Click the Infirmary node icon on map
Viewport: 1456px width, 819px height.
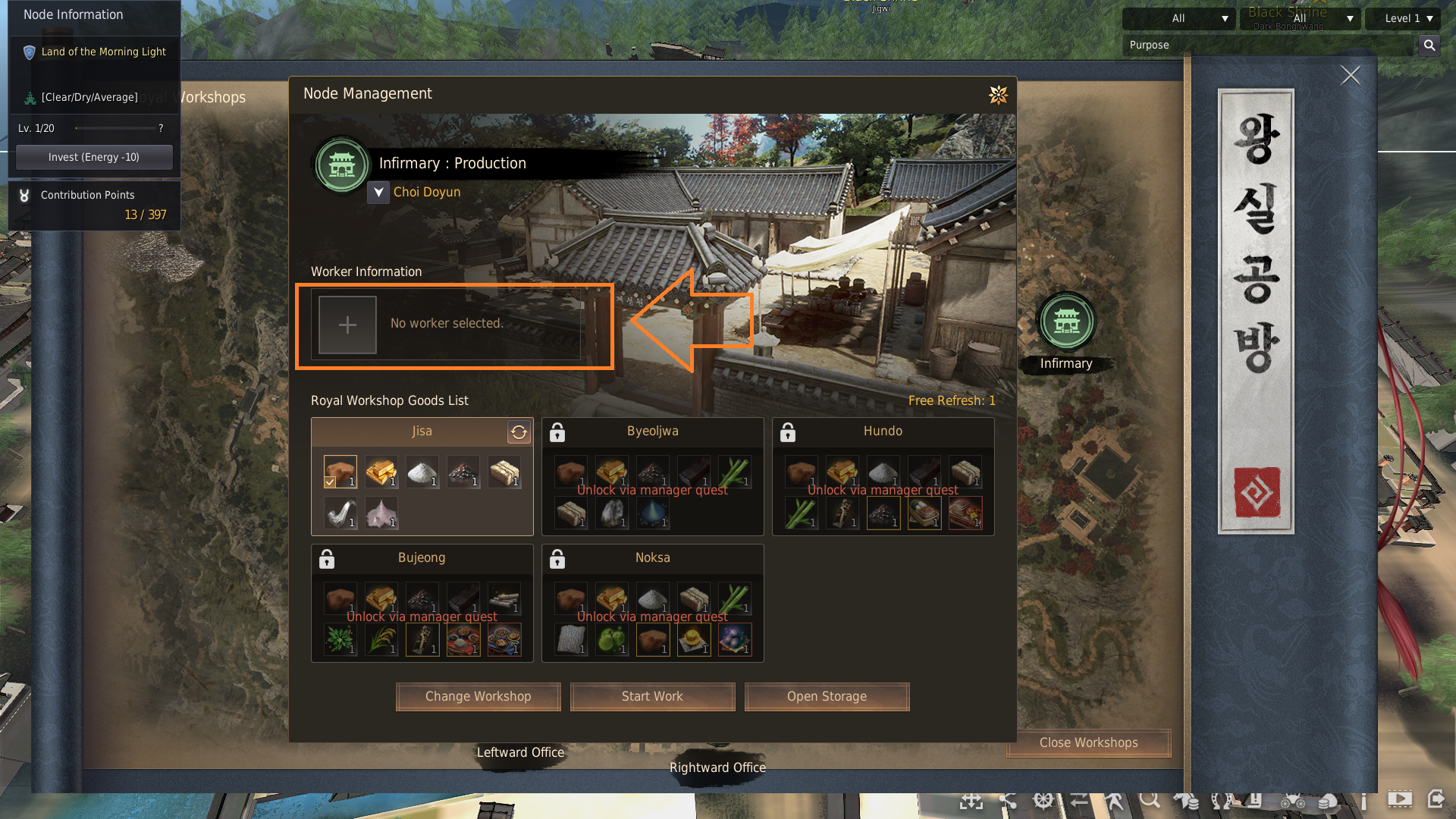pos(1066,322)
